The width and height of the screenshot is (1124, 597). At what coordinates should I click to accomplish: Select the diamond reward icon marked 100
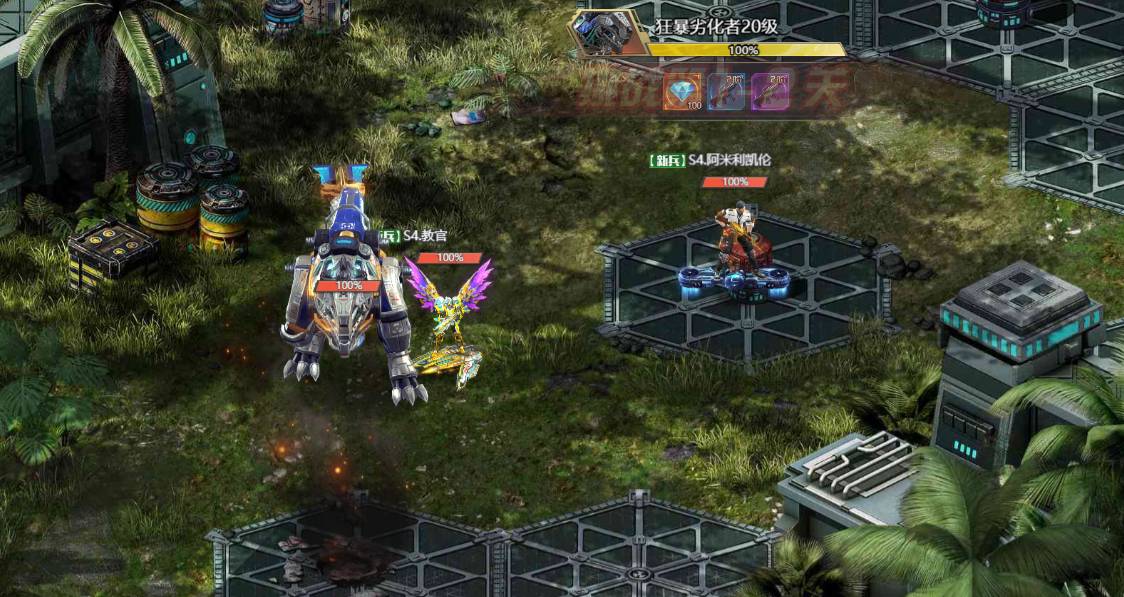[x=683, y=92]
